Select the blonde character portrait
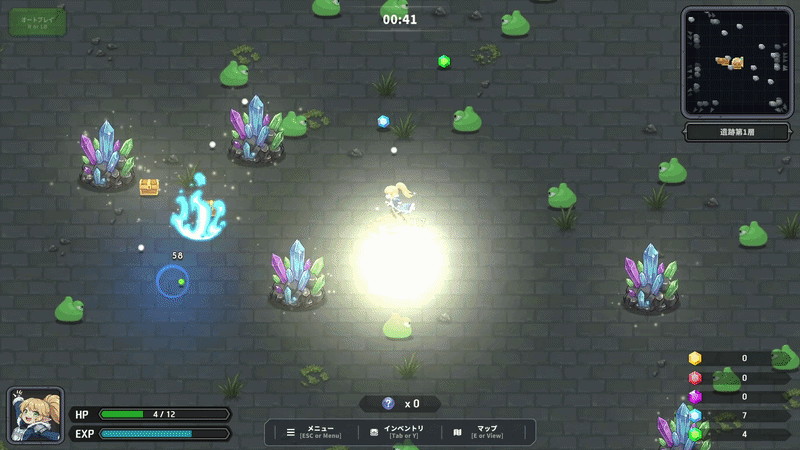The height and width of the screenshot is (450, 800). point(36,415)
